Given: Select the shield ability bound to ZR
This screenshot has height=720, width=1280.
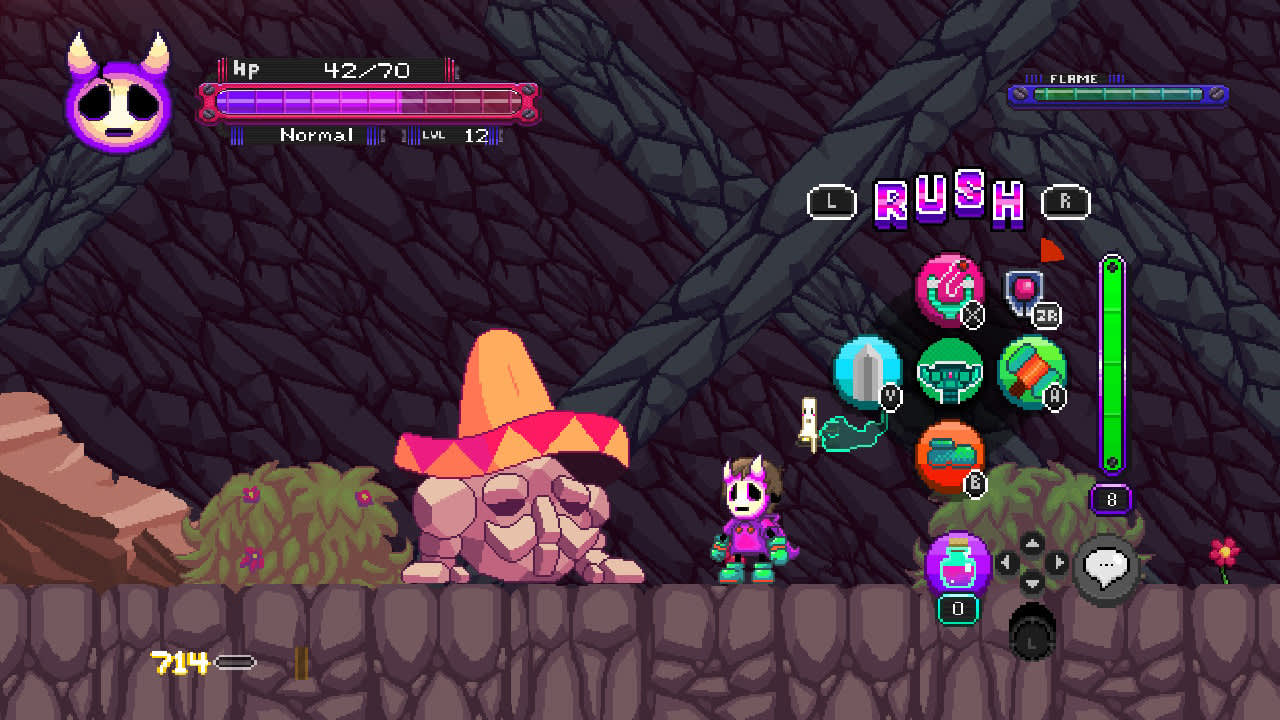Looking at the screenshot, I should [1022, 292].
